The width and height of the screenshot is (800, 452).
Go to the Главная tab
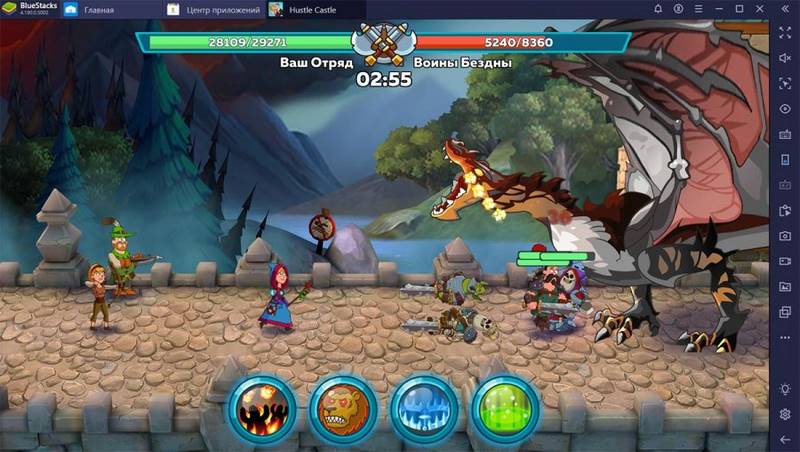click(x=98, y=10)
